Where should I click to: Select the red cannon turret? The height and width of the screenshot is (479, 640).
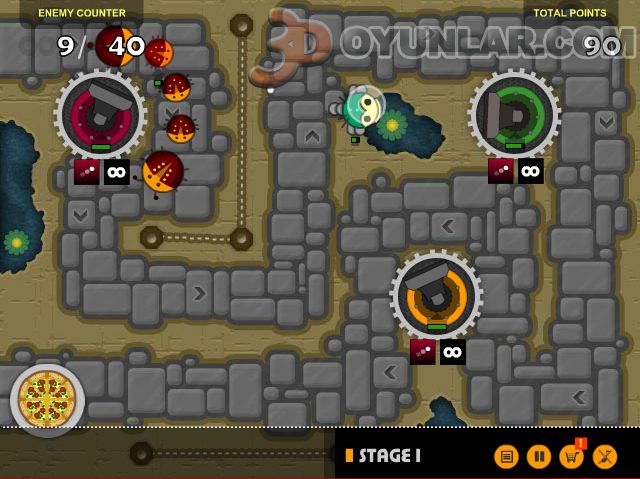pos(100,115)
